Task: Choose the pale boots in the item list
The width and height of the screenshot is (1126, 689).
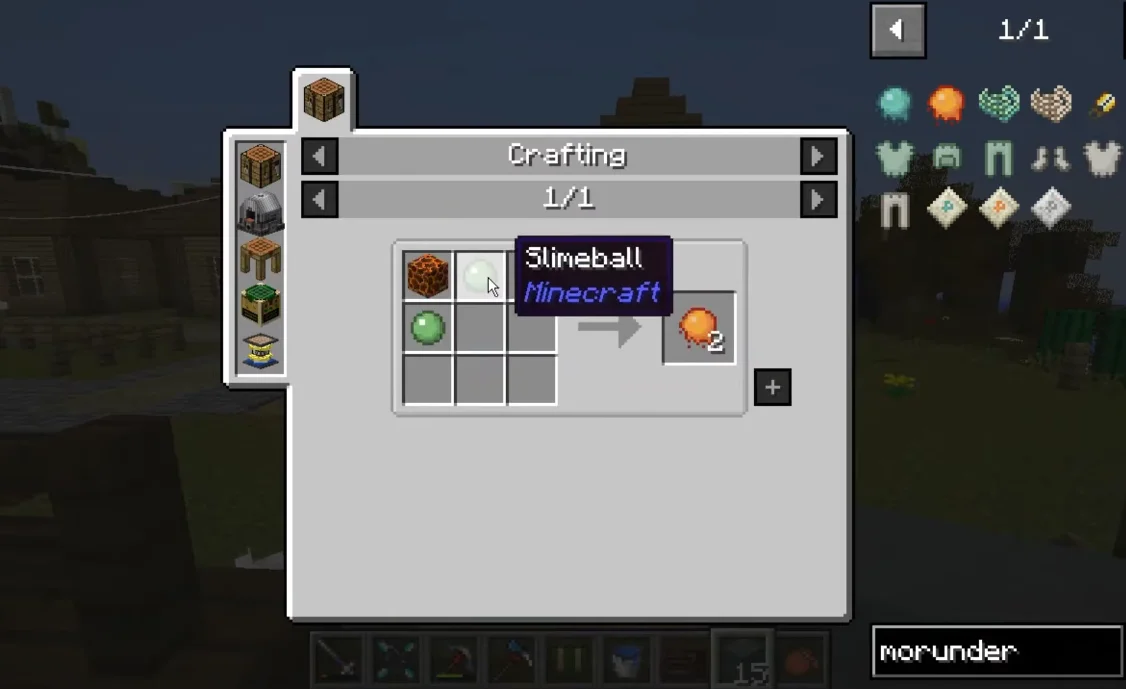Action: coord(1050,156)
